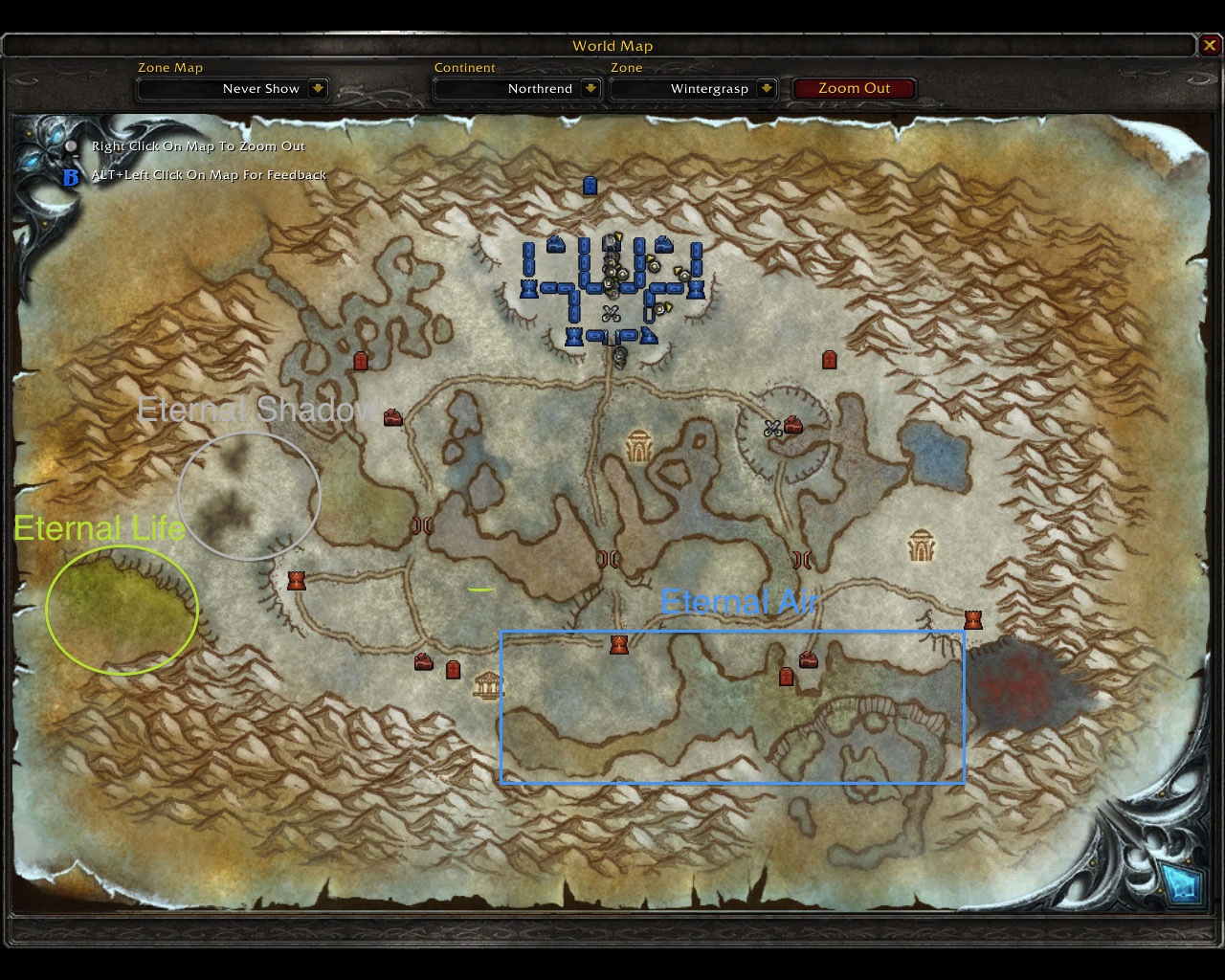Image resolution: width=1225 pixels, height=980 pixels.
Task: Click the orange tower icon on the western road
Action: (296, 579)
